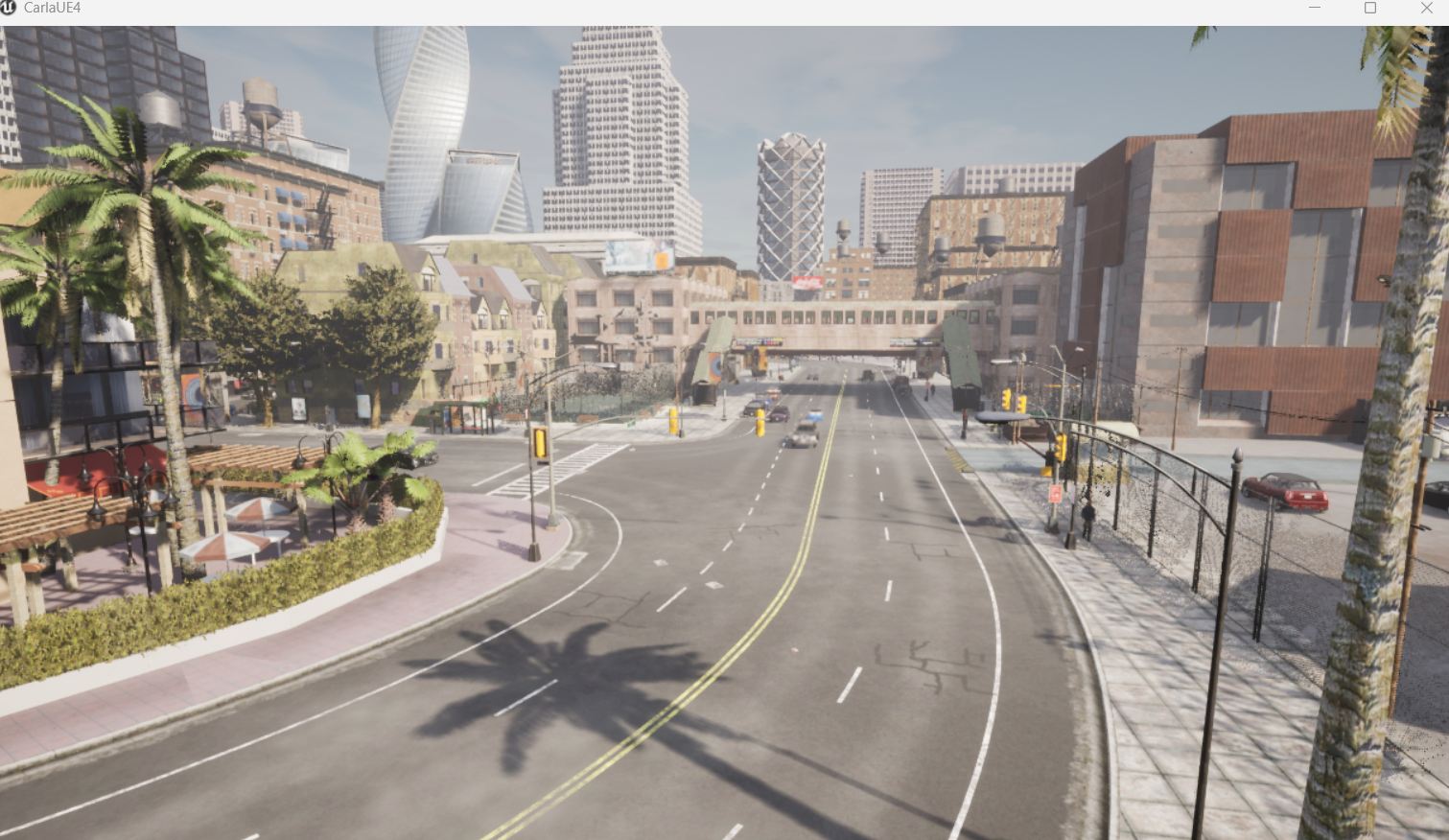The width and height of the screenshot is (1449, 840).
Task: Minimize the CarlaUE4 window
Action: coord(1315,8)
